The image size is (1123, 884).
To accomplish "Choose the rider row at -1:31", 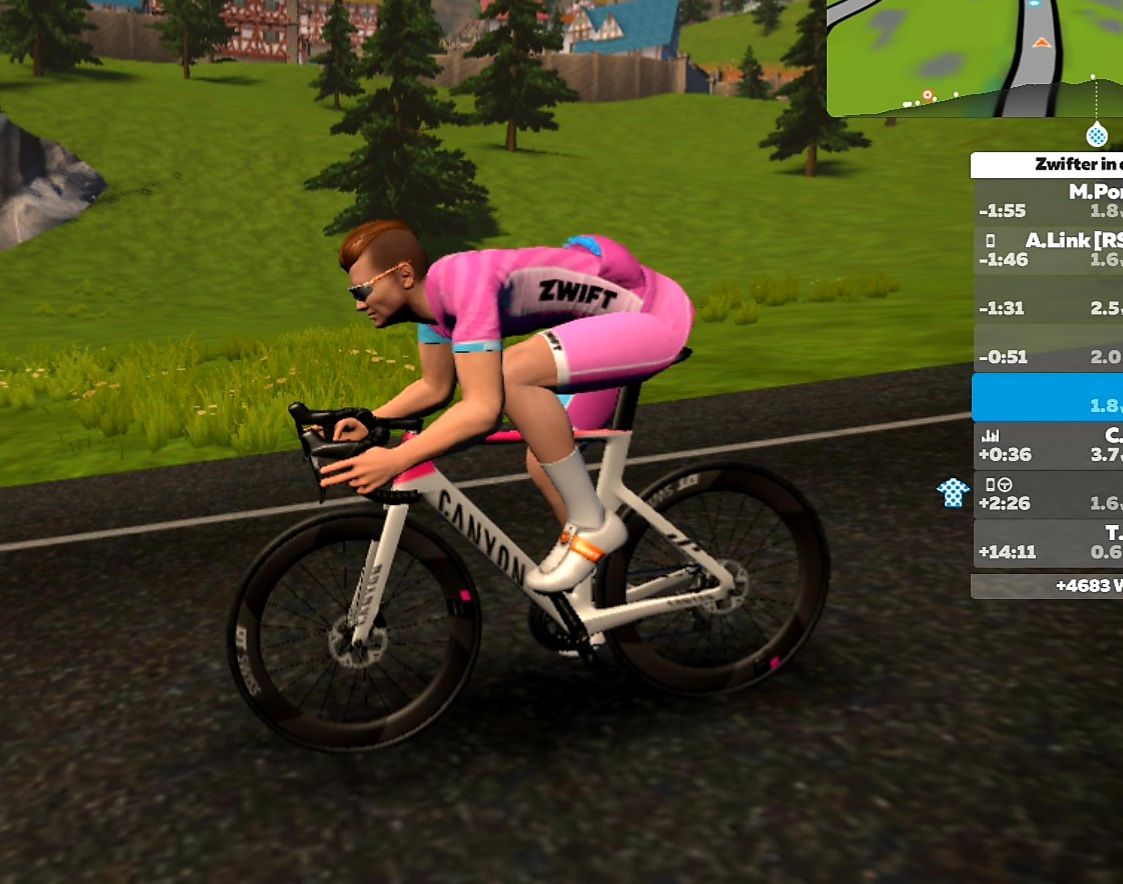I will 1047,307.
